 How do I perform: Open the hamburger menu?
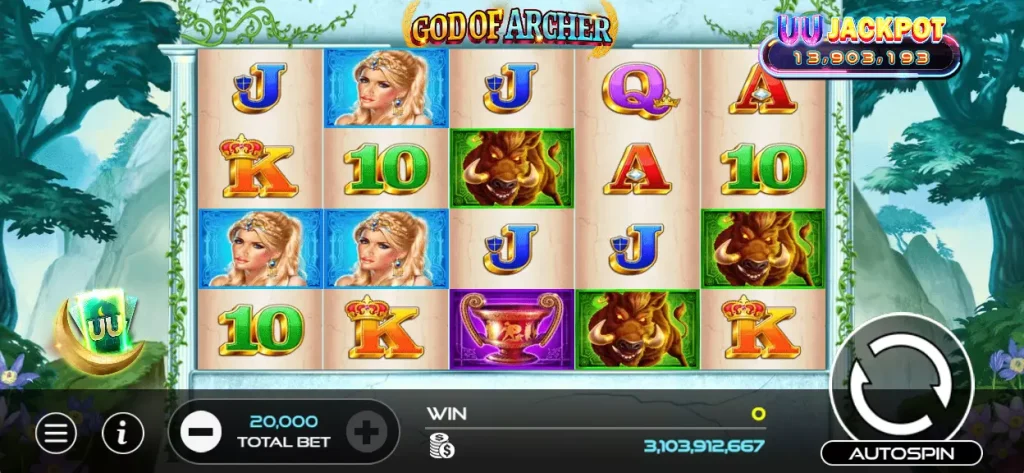57,433
